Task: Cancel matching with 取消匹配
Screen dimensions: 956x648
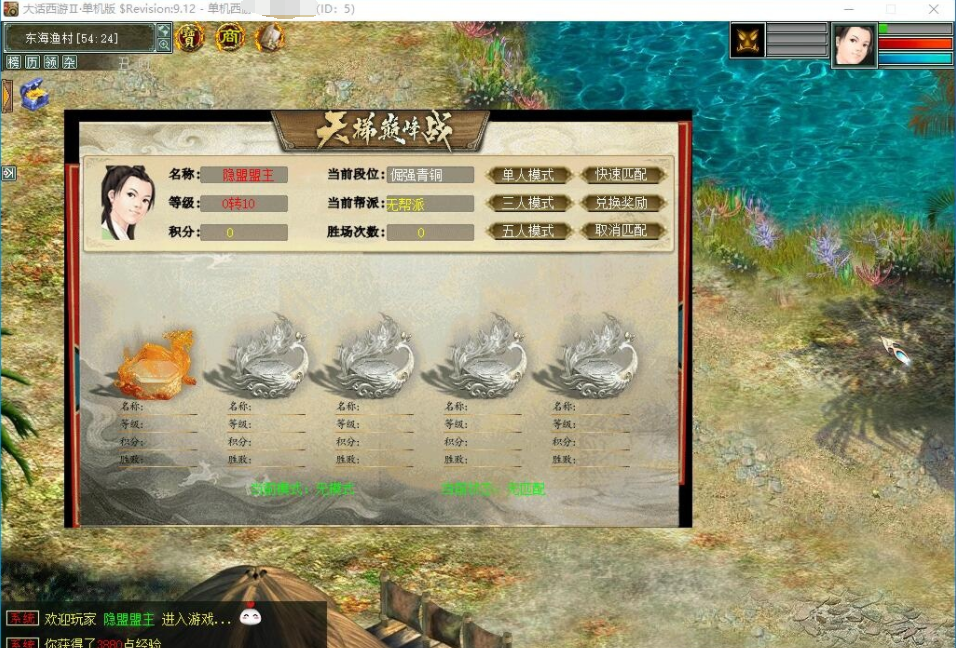Action: coord(621,231)
